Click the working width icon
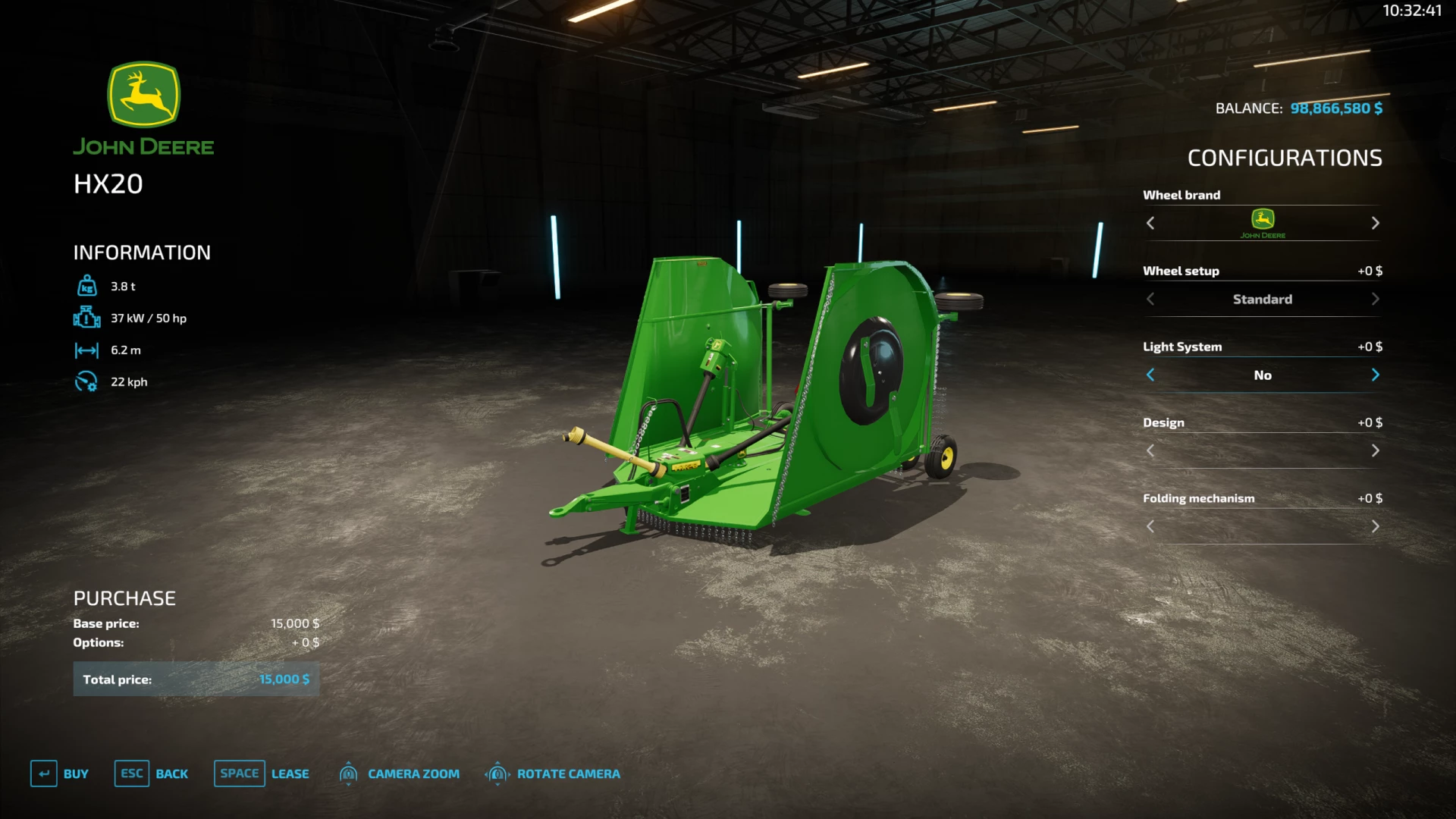 click(x=87, y=350)
